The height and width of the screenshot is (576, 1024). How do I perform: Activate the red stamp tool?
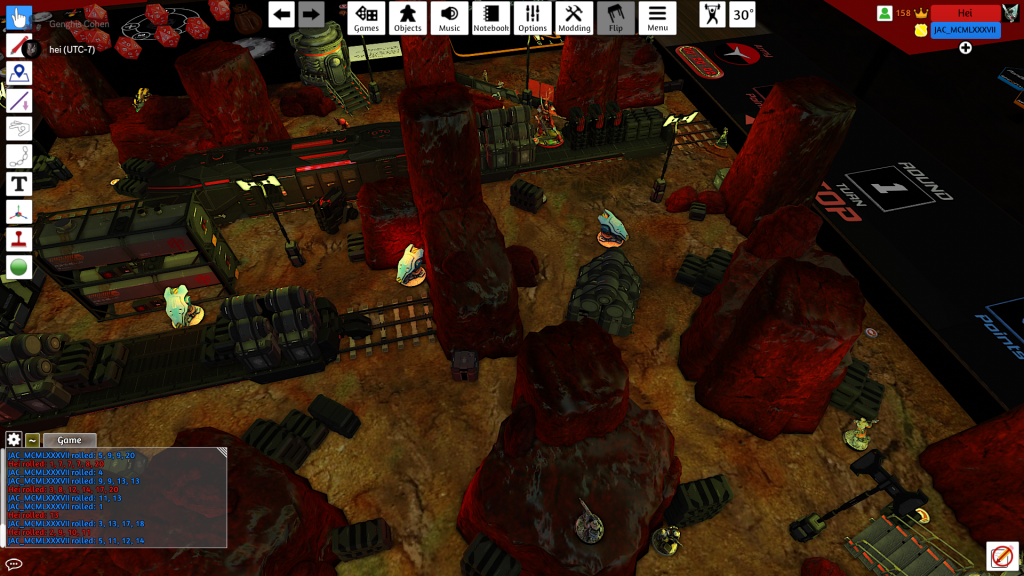pos(19,240)
